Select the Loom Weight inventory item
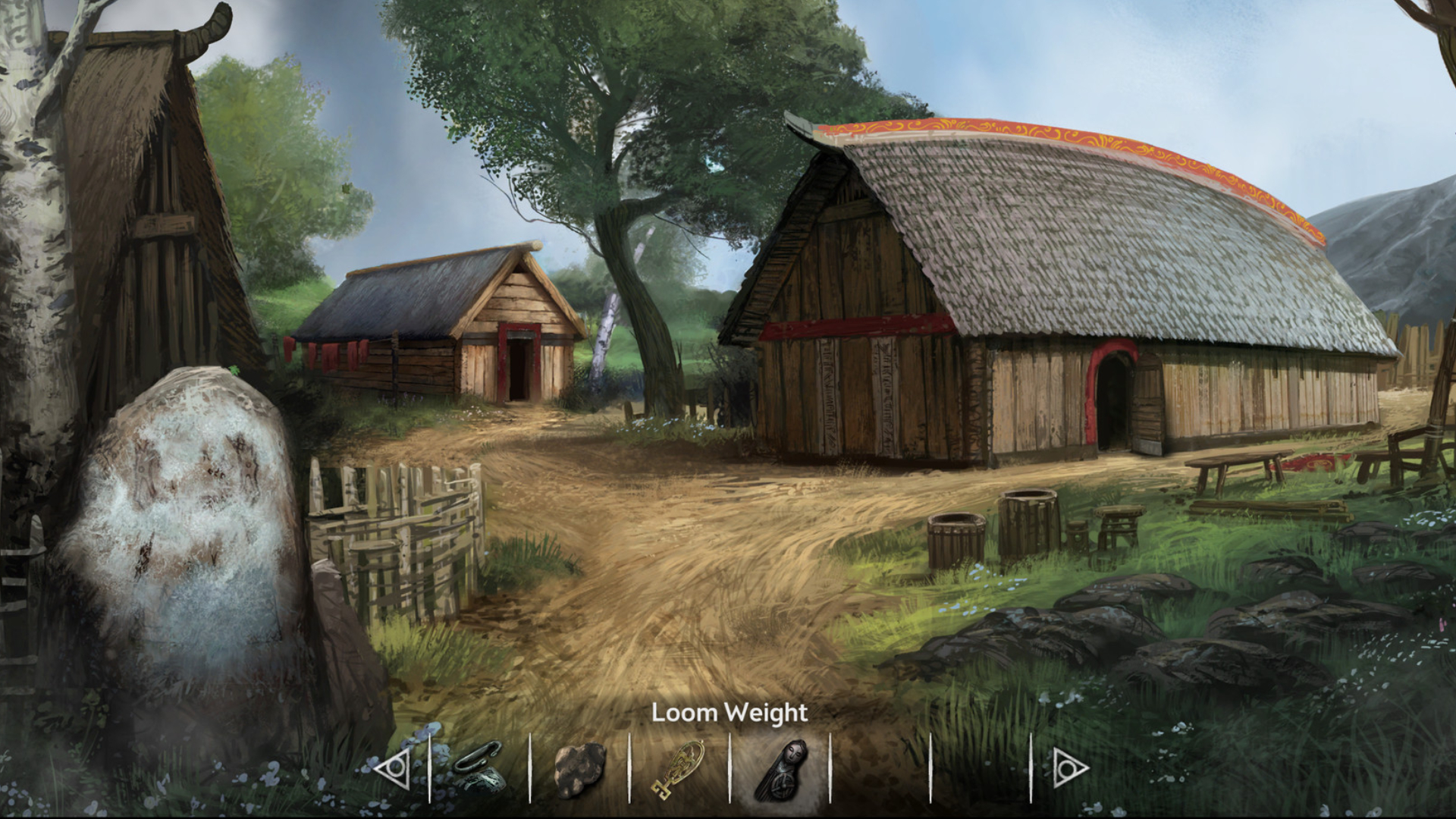Screen dimensions: 1456x819 [x=780, y=768]
